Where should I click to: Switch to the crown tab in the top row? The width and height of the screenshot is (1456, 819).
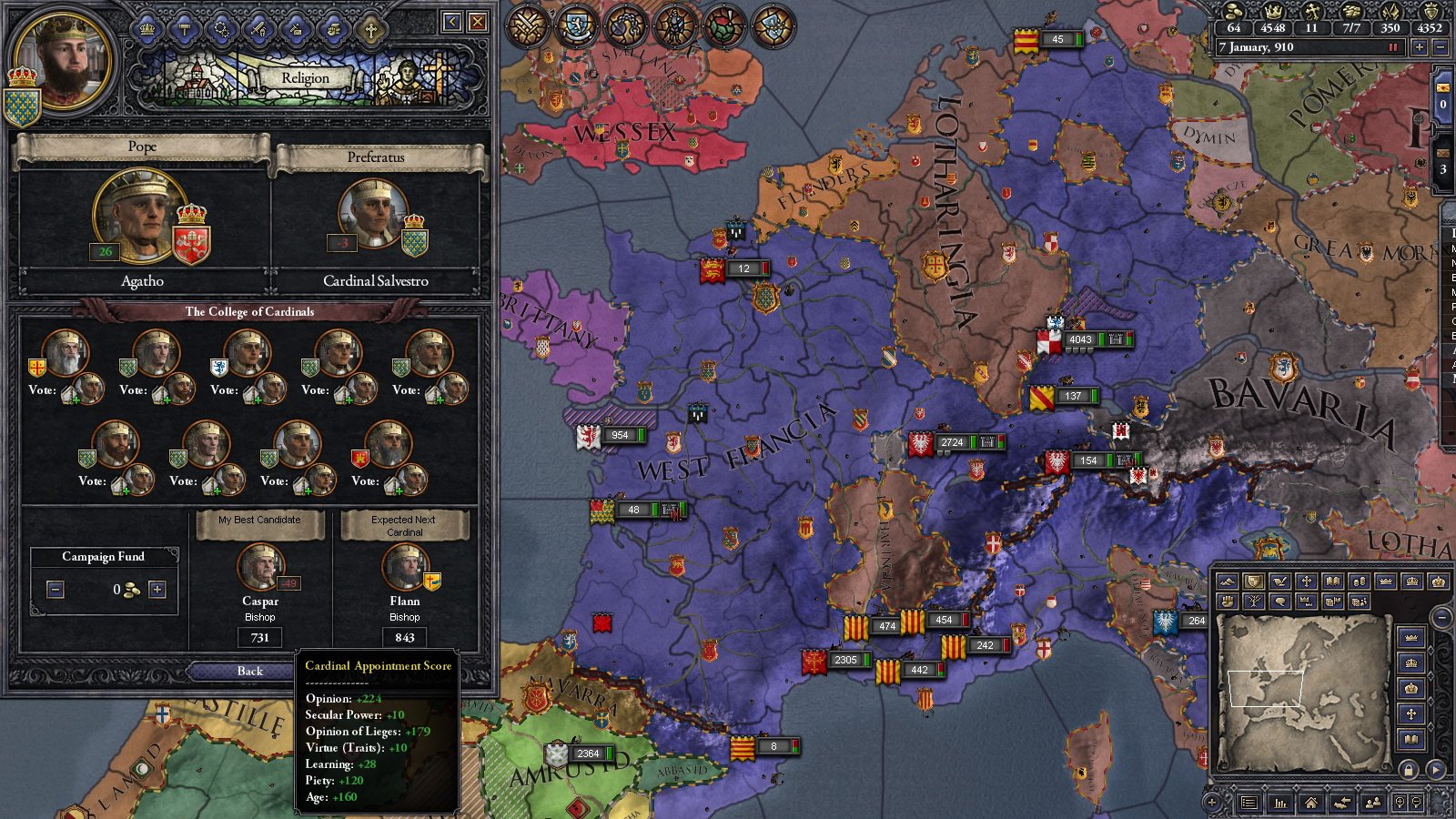147,29
